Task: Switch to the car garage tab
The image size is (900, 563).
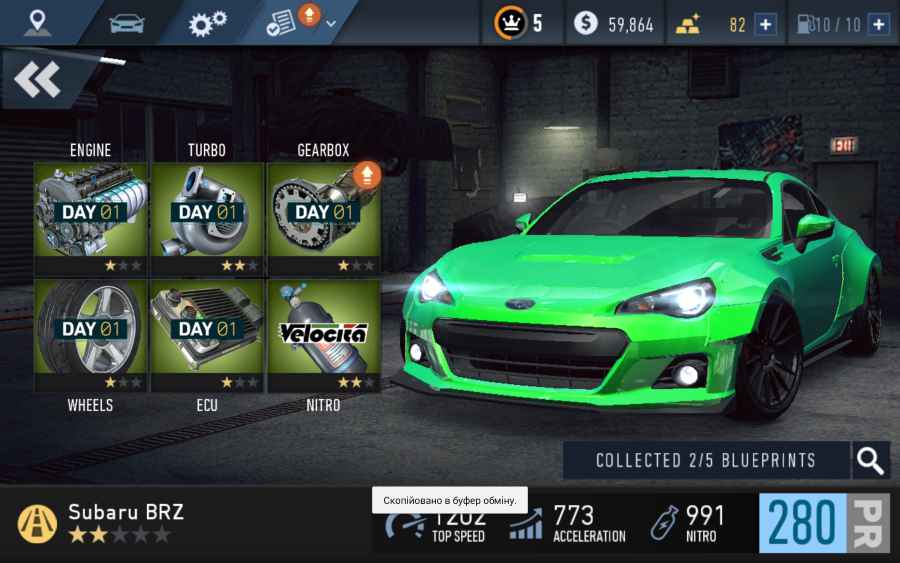Action: 125,22
